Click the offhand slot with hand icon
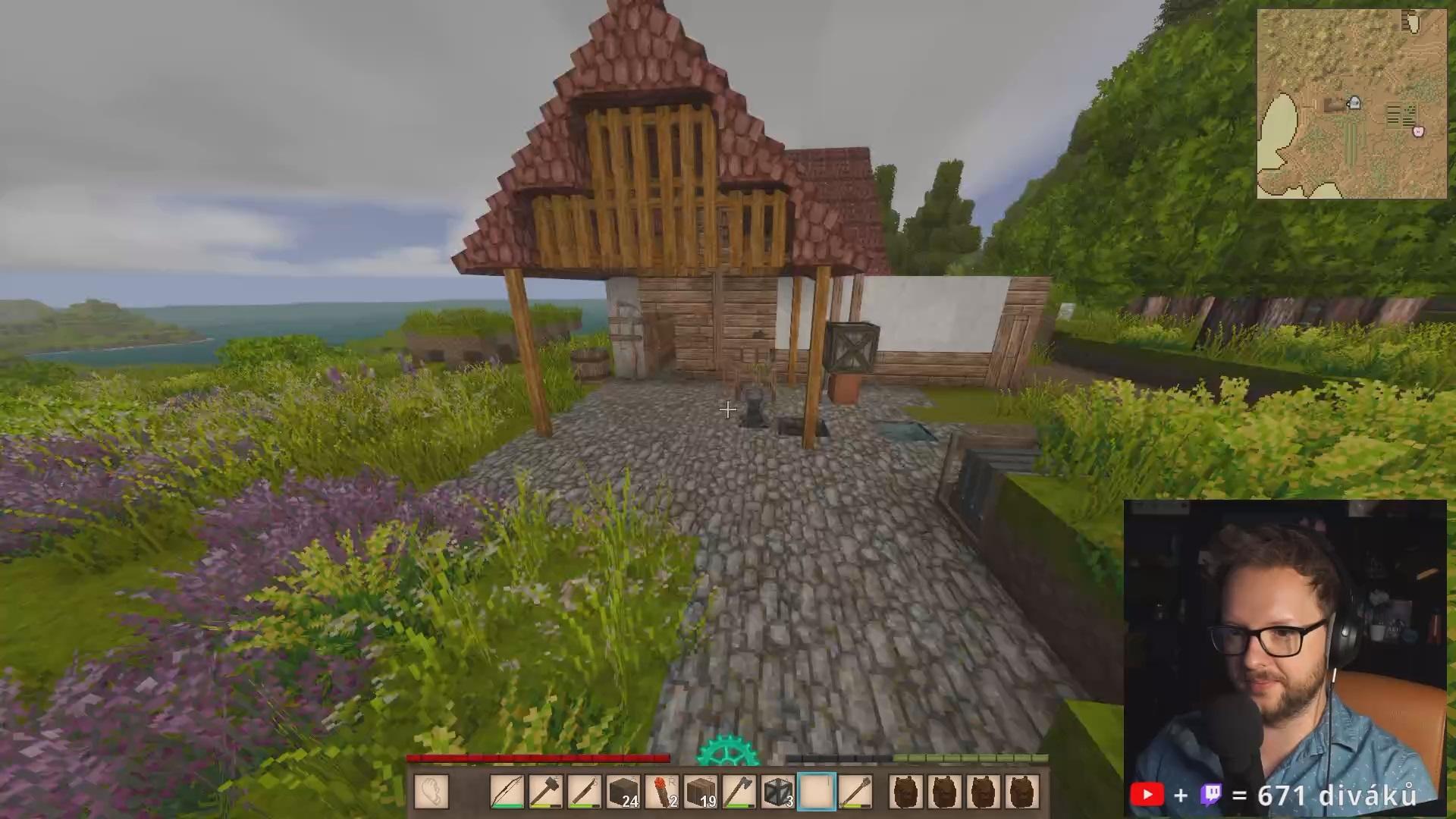Image resolution: width=1456 pixels, height=819 pixels. [431, 792]
